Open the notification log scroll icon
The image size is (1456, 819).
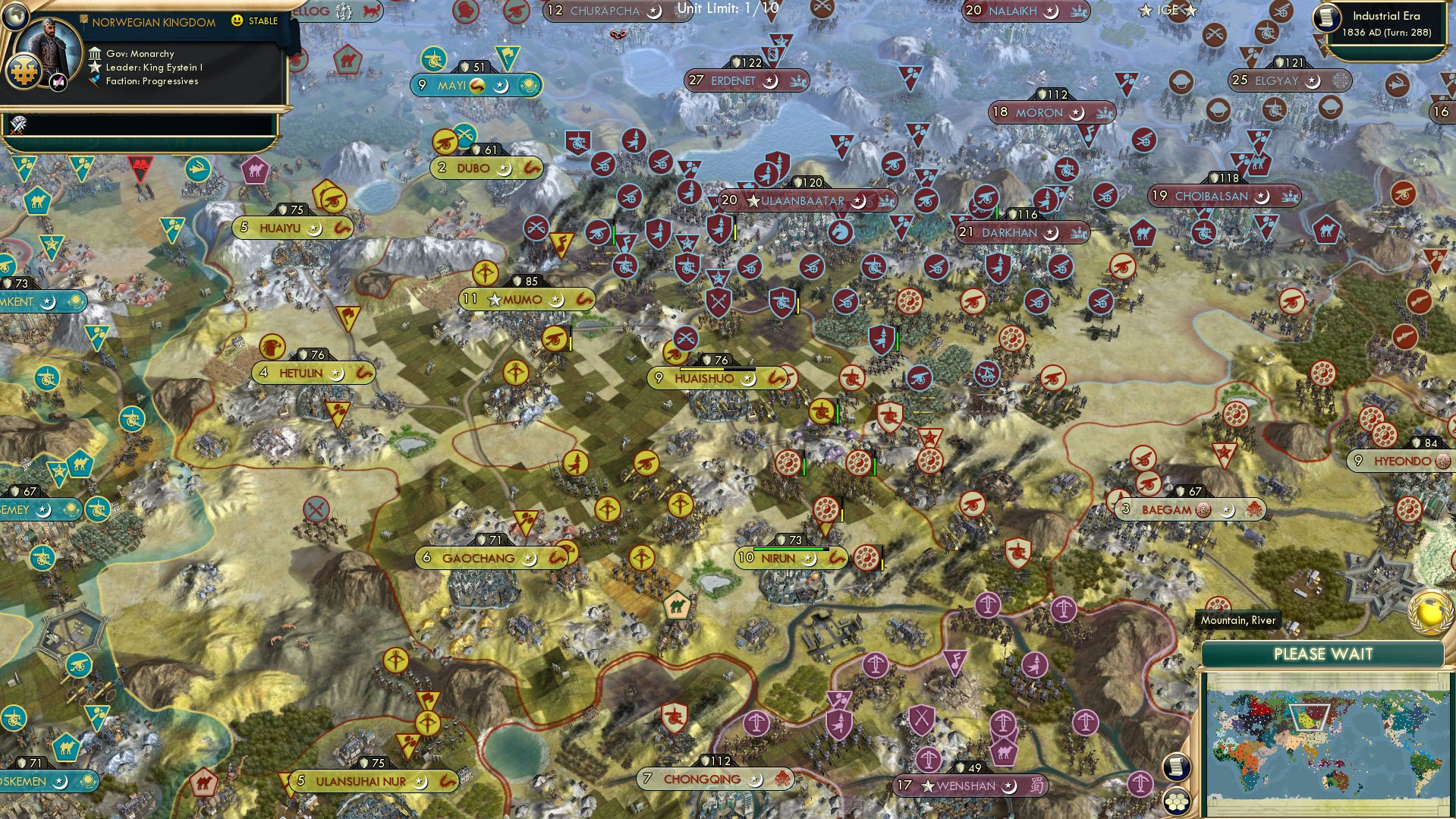[x=1175, y=766]
